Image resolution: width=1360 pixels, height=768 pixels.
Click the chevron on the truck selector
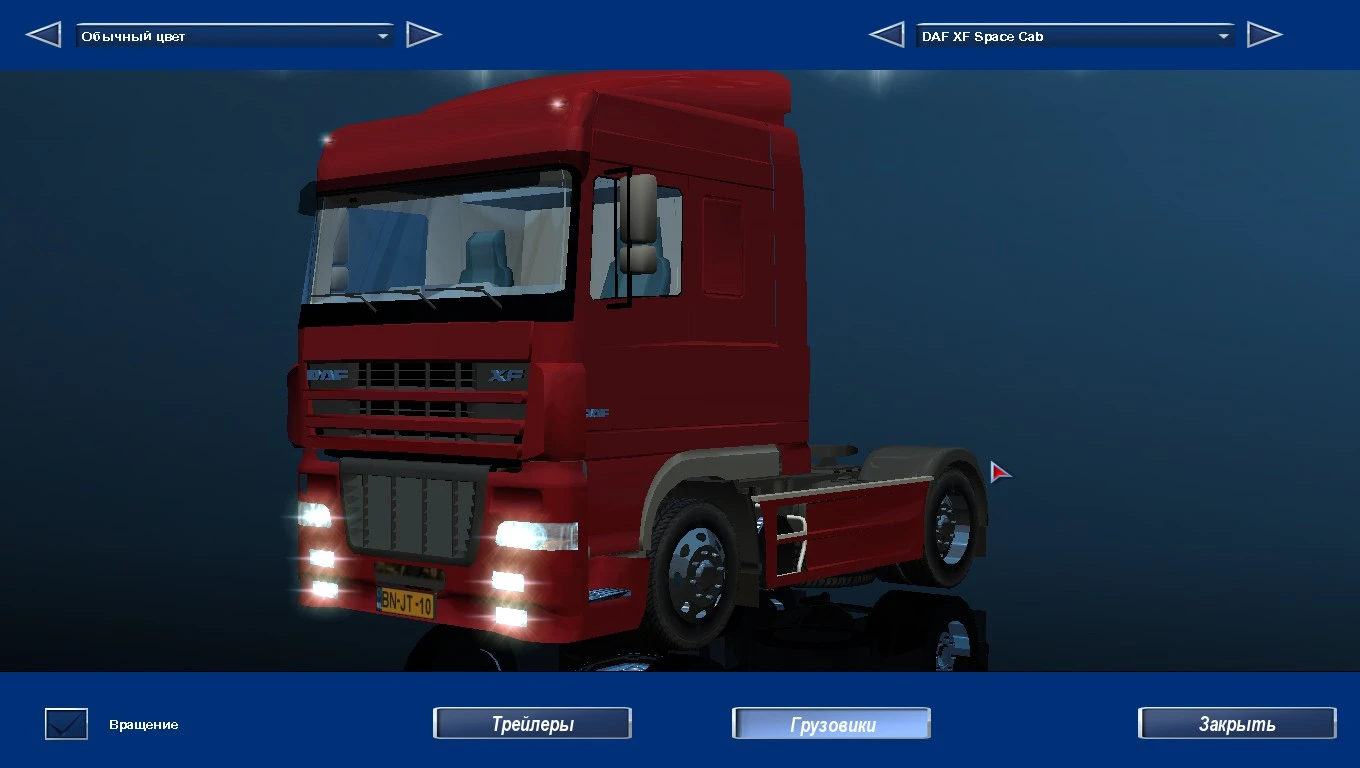tap(1224, 35)
